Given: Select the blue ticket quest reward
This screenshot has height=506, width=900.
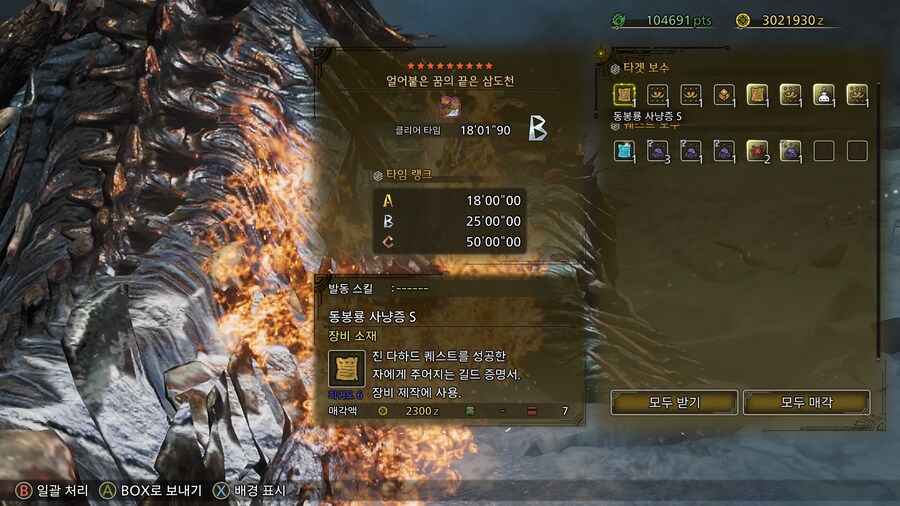Looking at the screenshot, I should pos(624,151).
